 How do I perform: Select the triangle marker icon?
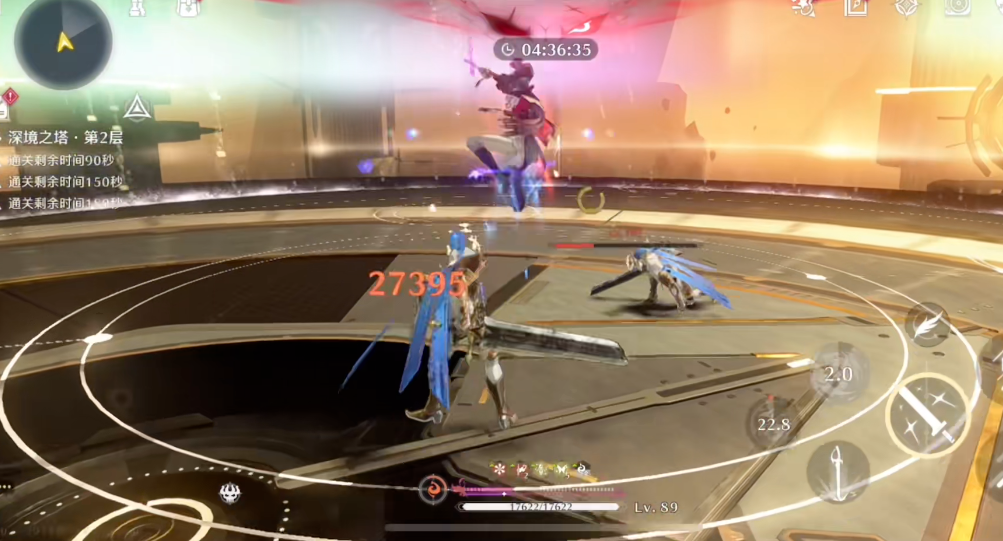tap(137, 106)
